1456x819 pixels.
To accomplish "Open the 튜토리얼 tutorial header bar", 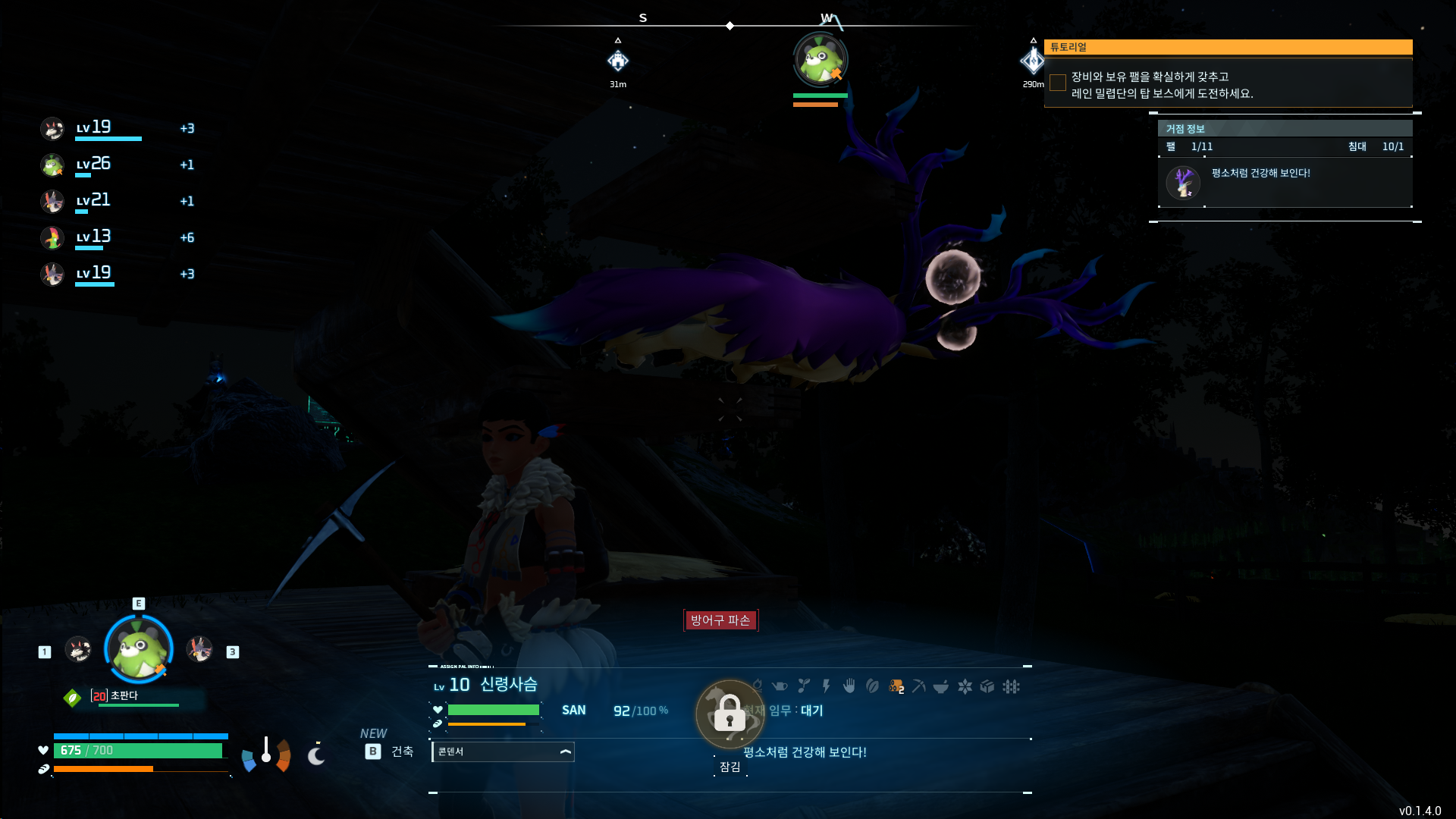I will (x=1228, y=47).
